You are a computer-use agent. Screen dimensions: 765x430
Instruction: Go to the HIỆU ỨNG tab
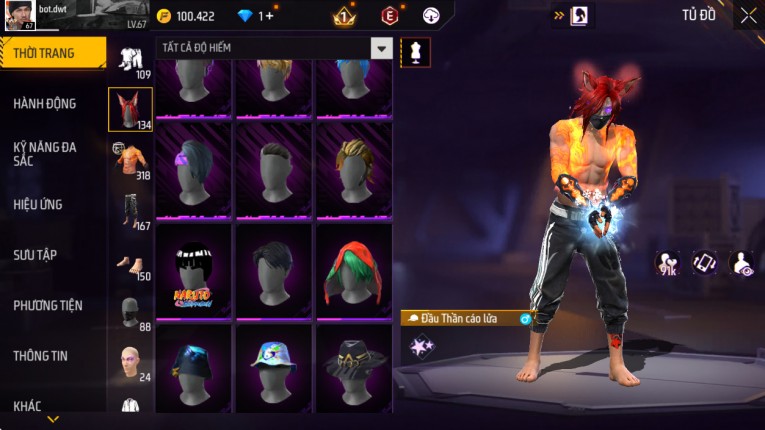pyautogui.click(x=38, y=204)
